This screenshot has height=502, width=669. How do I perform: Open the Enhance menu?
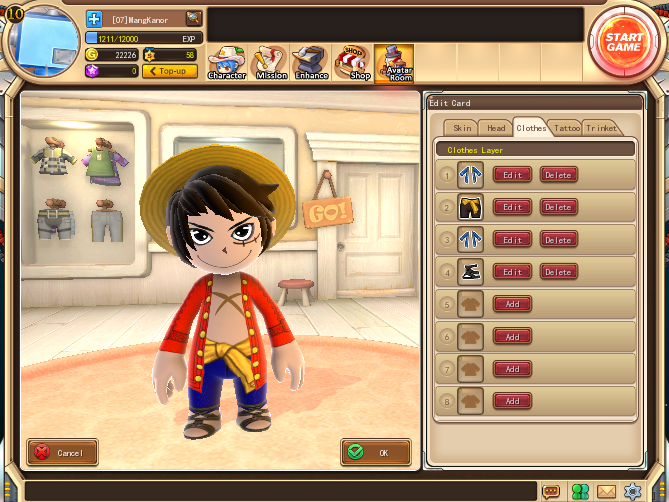pyautogui.click(x=312, y=62)
